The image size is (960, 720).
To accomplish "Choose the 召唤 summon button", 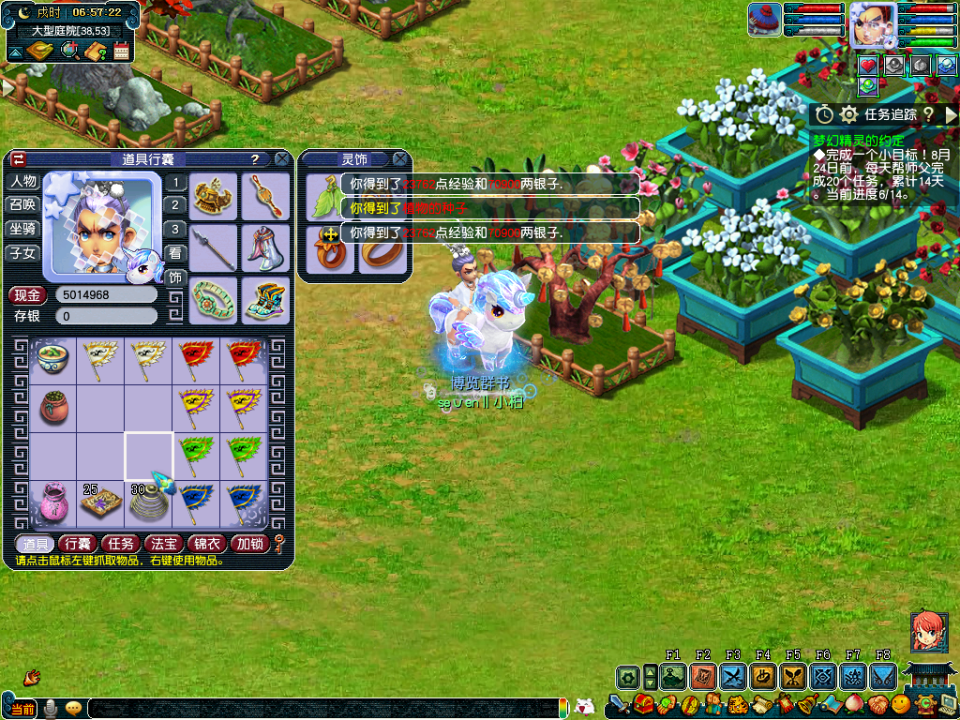I will coord(23,205).
